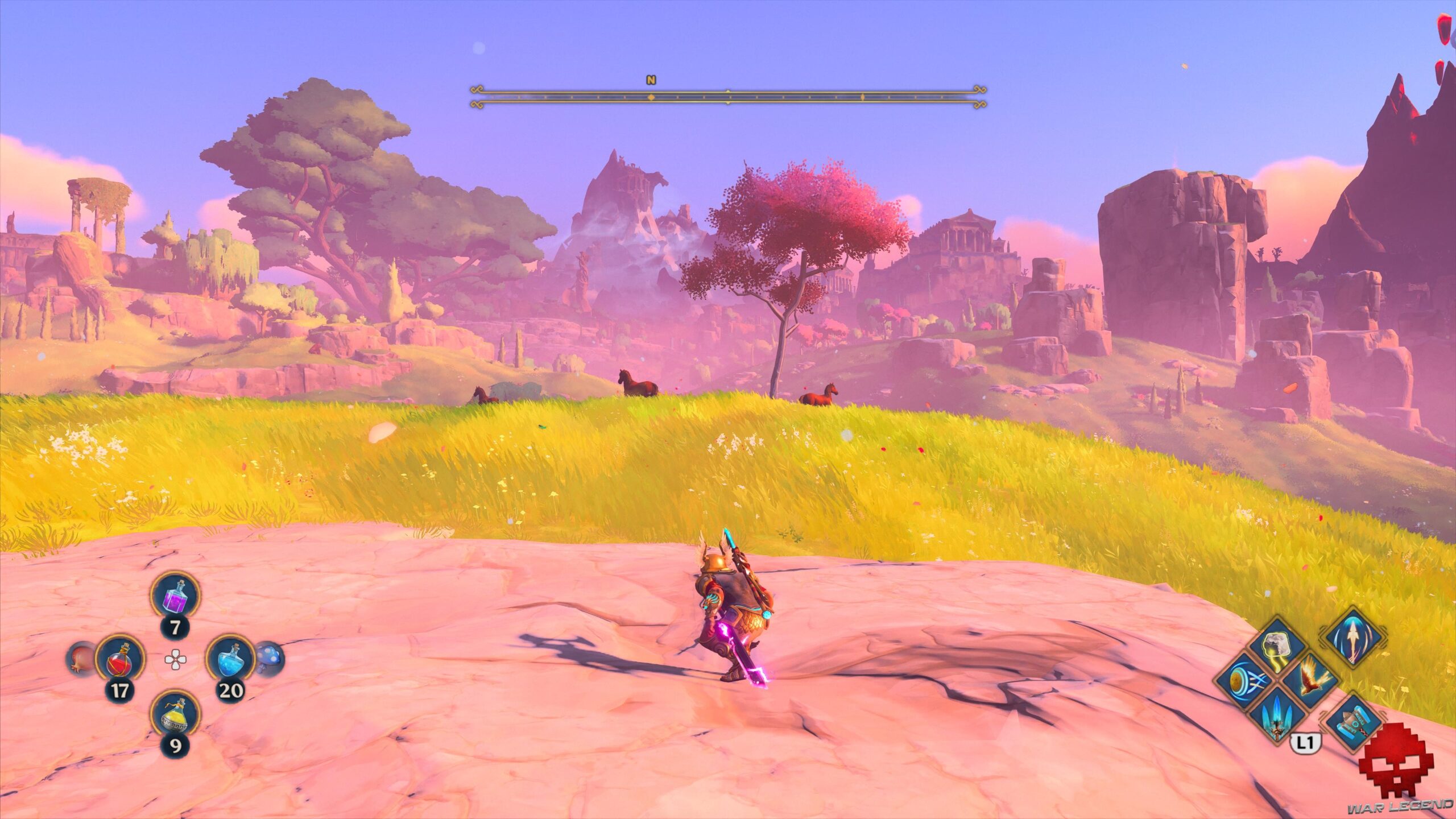Viewport: 1456px width, 819px height.
Task: Click the stamina potion count showing 20
Action: click(231, 690)
